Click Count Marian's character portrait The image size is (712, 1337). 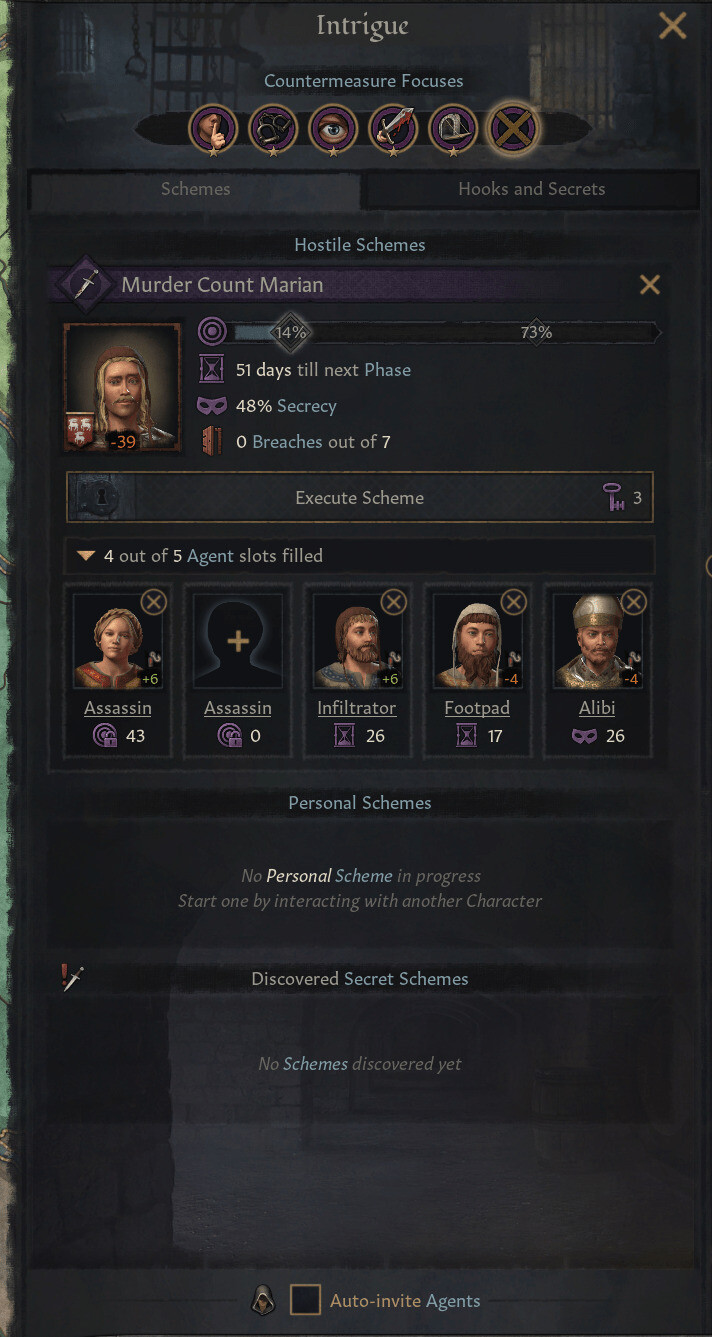[122, 386]
